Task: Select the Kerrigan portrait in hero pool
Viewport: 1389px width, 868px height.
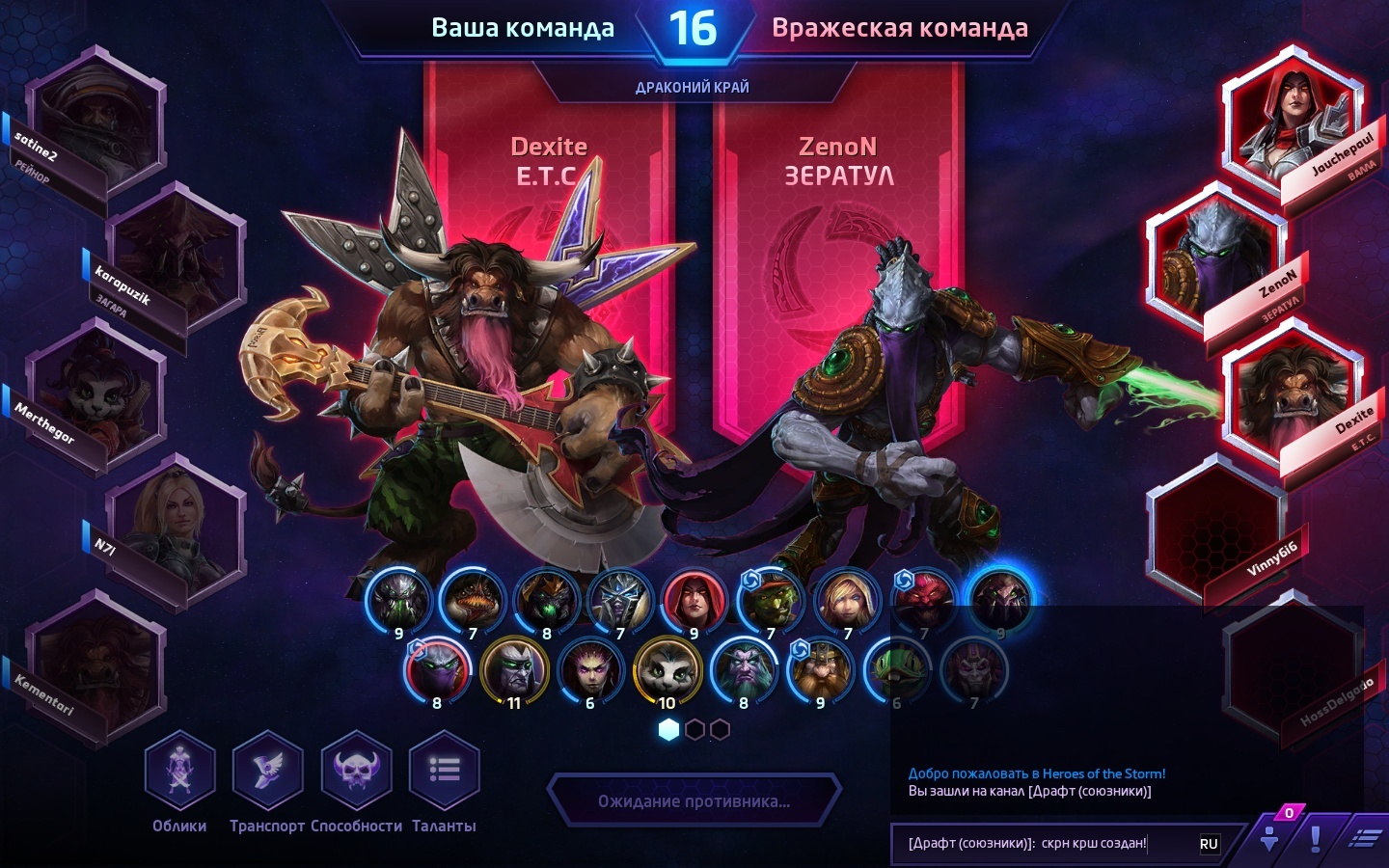Action: (x=589, y=671)
